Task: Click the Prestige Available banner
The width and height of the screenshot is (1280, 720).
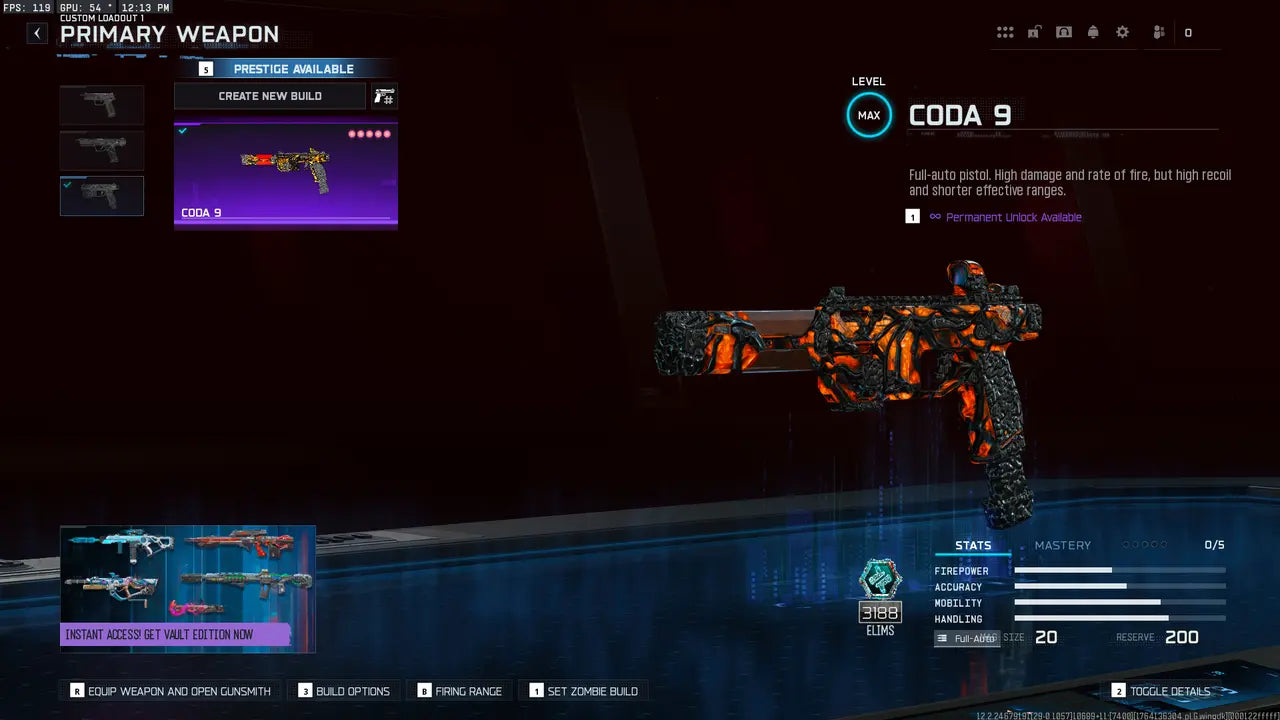Action: click(x=285, y=69)
